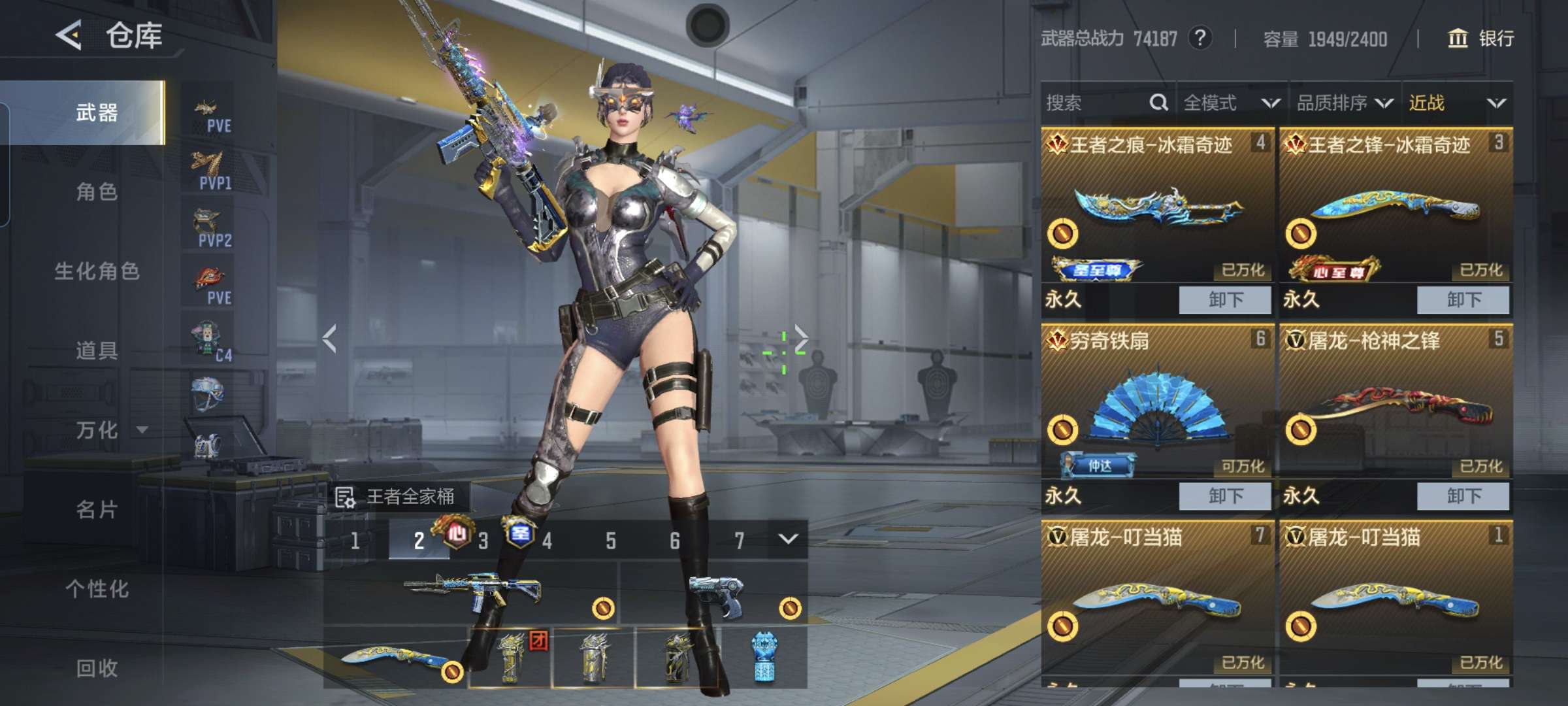Select the 武器 weapons category

pyautogui.click(x=96, y=112)
